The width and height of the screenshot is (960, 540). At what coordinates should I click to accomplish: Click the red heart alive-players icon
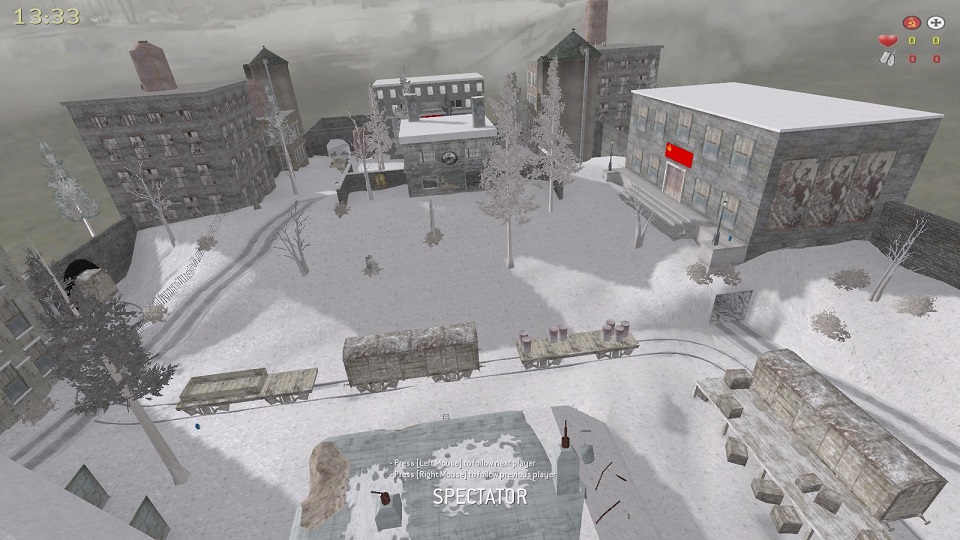pyautogui.click(x=886, y=41)
